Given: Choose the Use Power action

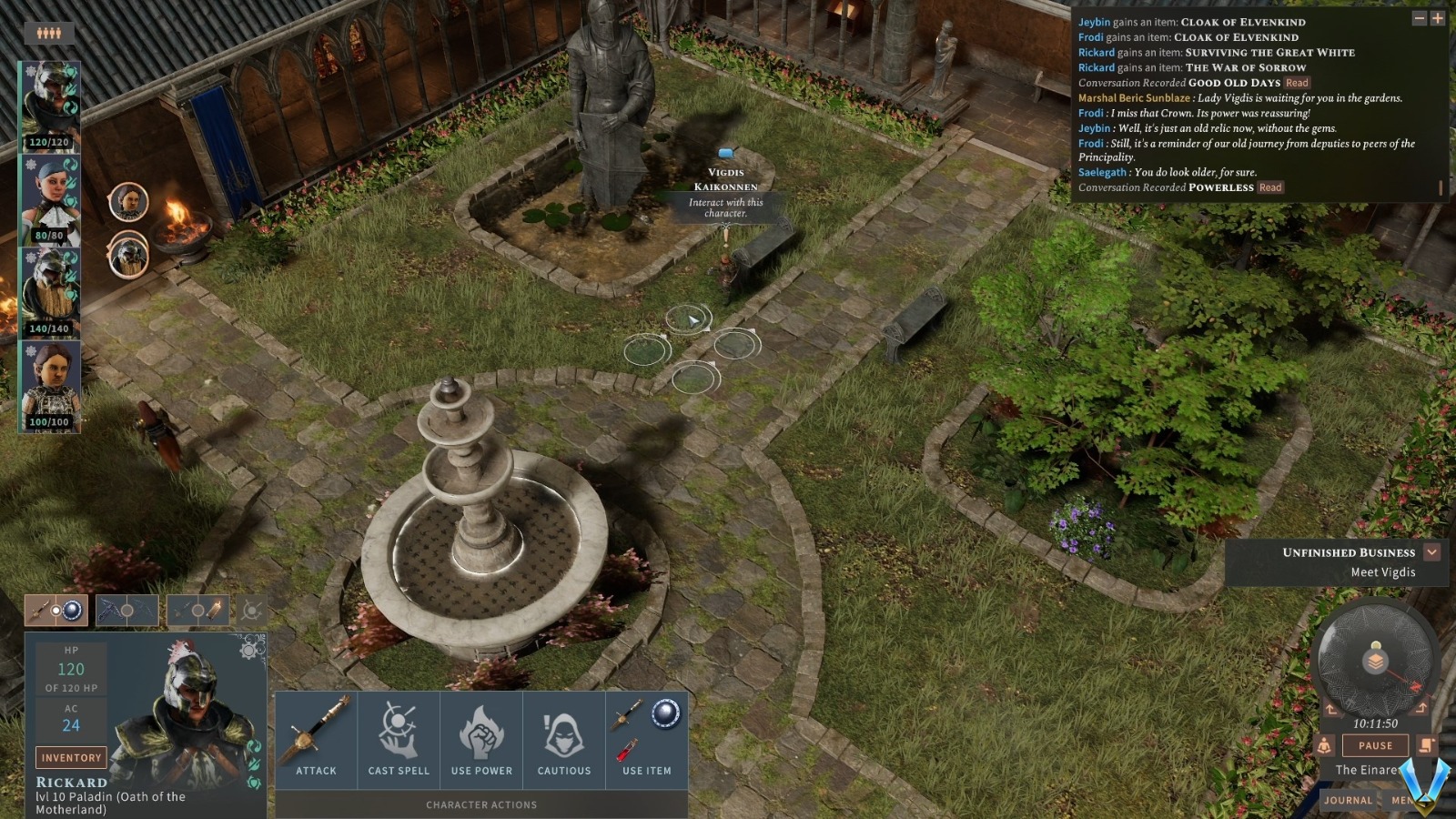Looking at the screenshot, I should 481,738.
